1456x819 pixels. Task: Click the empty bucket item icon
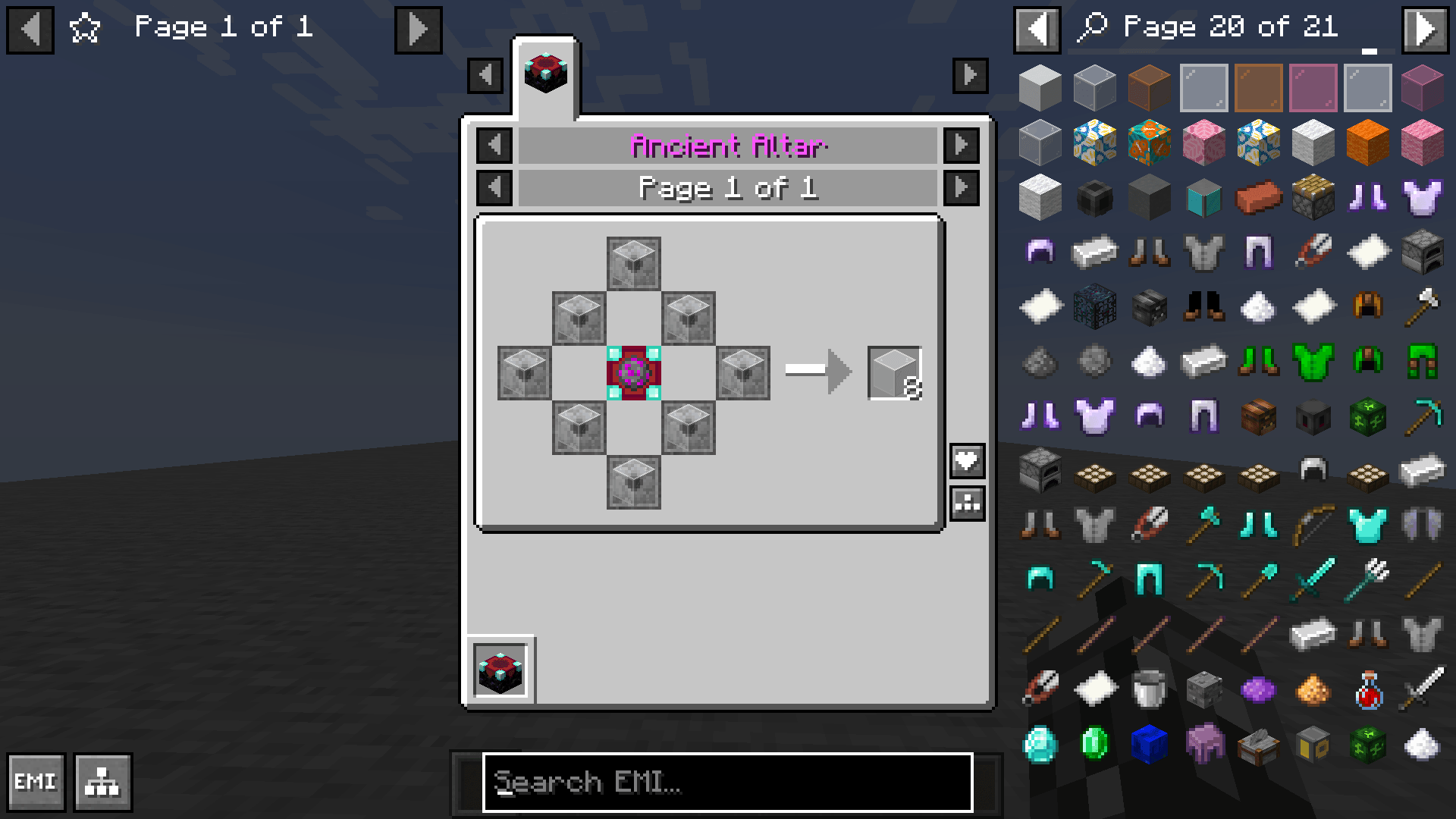[1150, 692]
